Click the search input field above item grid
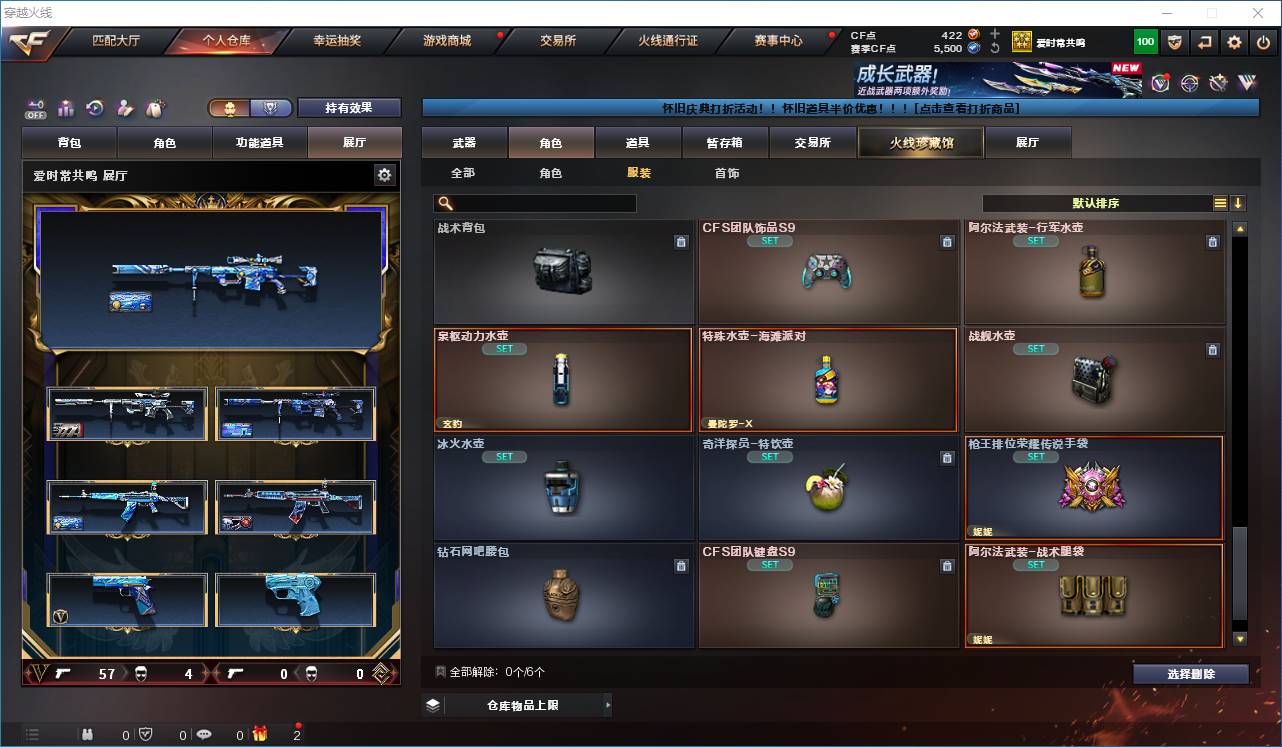 pos(535,203)
